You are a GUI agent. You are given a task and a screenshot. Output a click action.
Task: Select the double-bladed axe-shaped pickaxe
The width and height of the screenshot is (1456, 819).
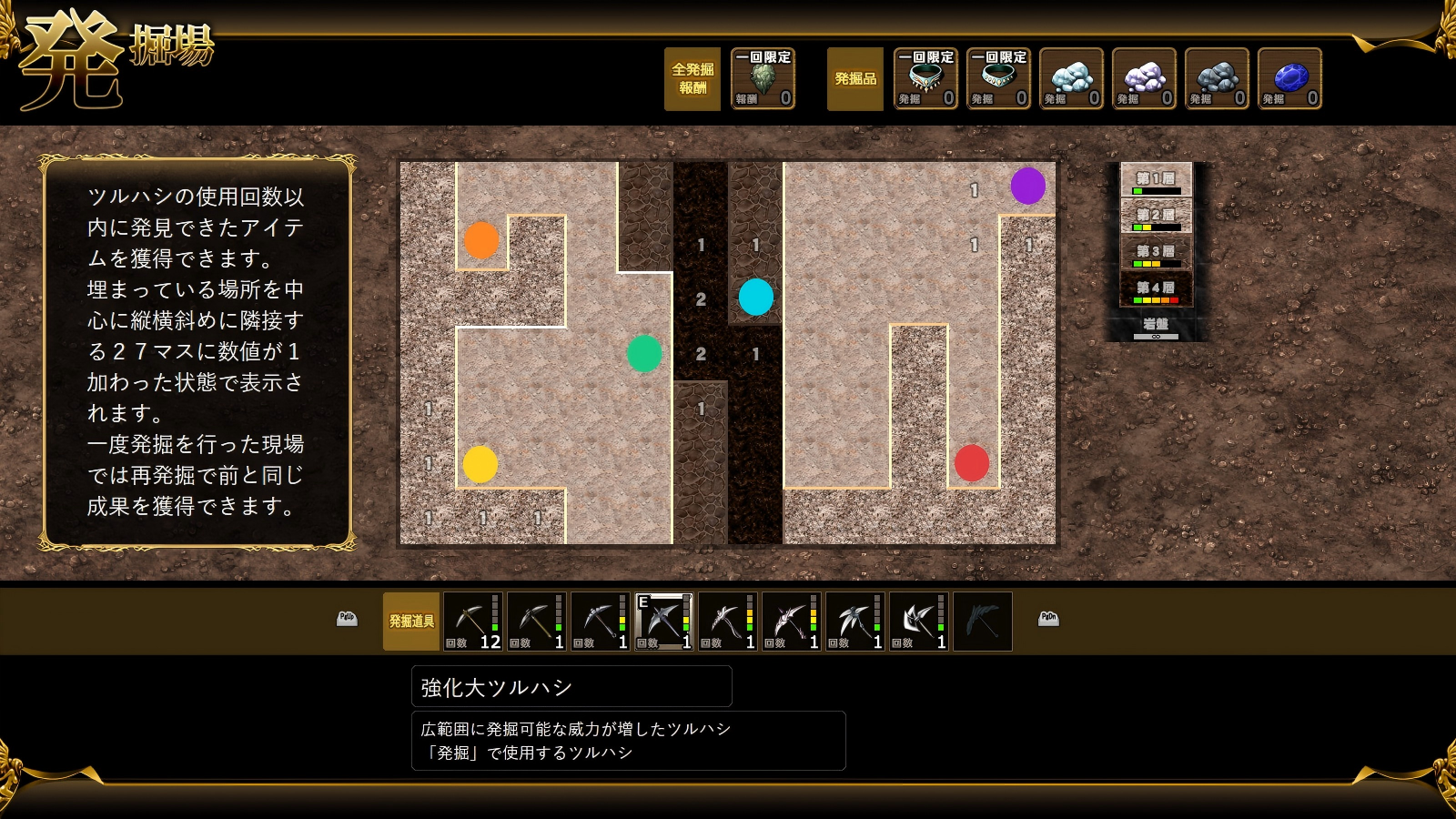[x=919, y=622]
